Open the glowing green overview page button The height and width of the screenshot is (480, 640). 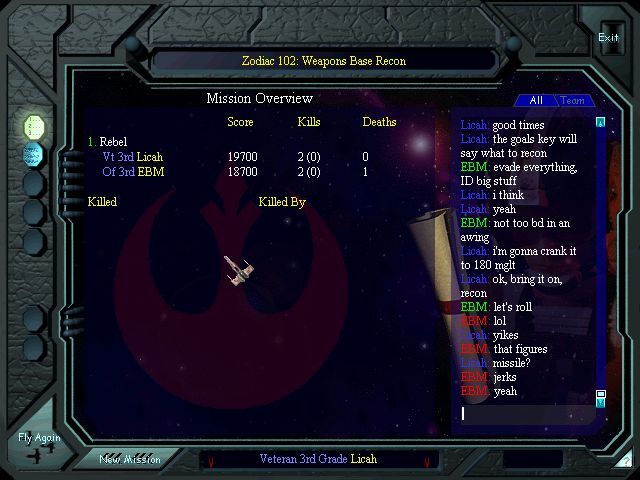(x=34, y=126)
